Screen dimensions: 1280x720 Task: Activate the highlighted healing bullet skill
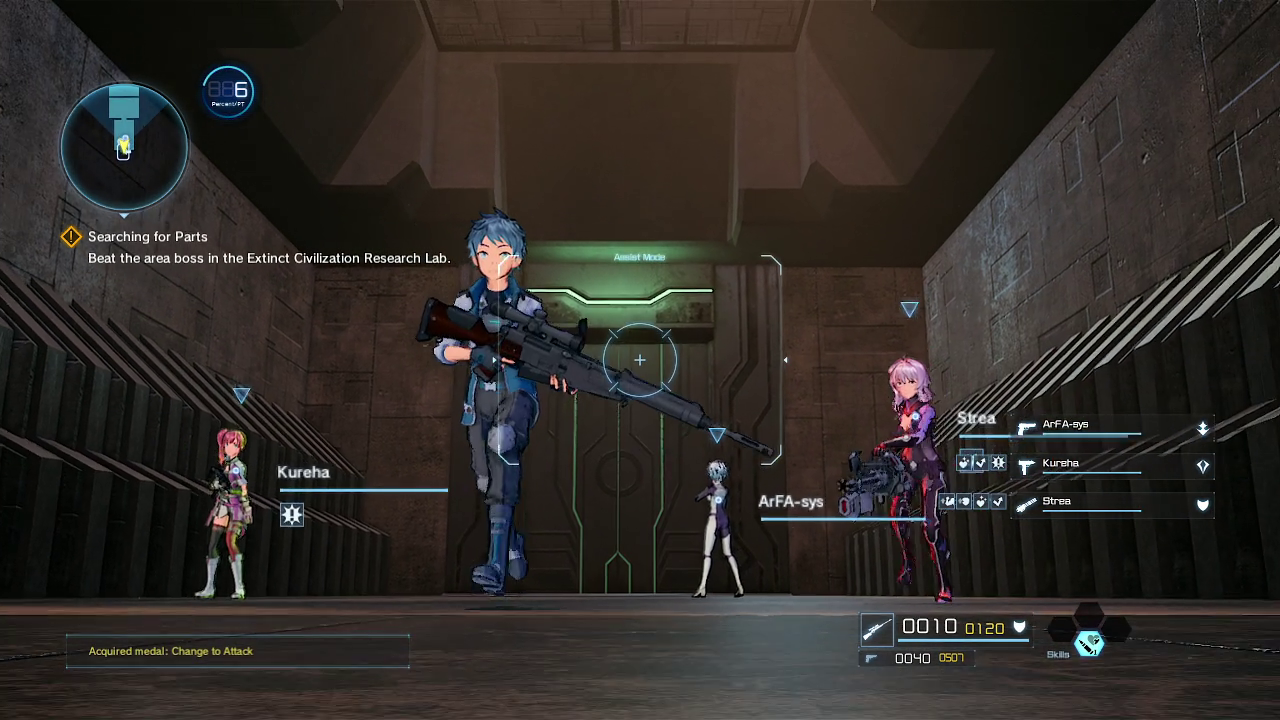[x=1089, y=643]
